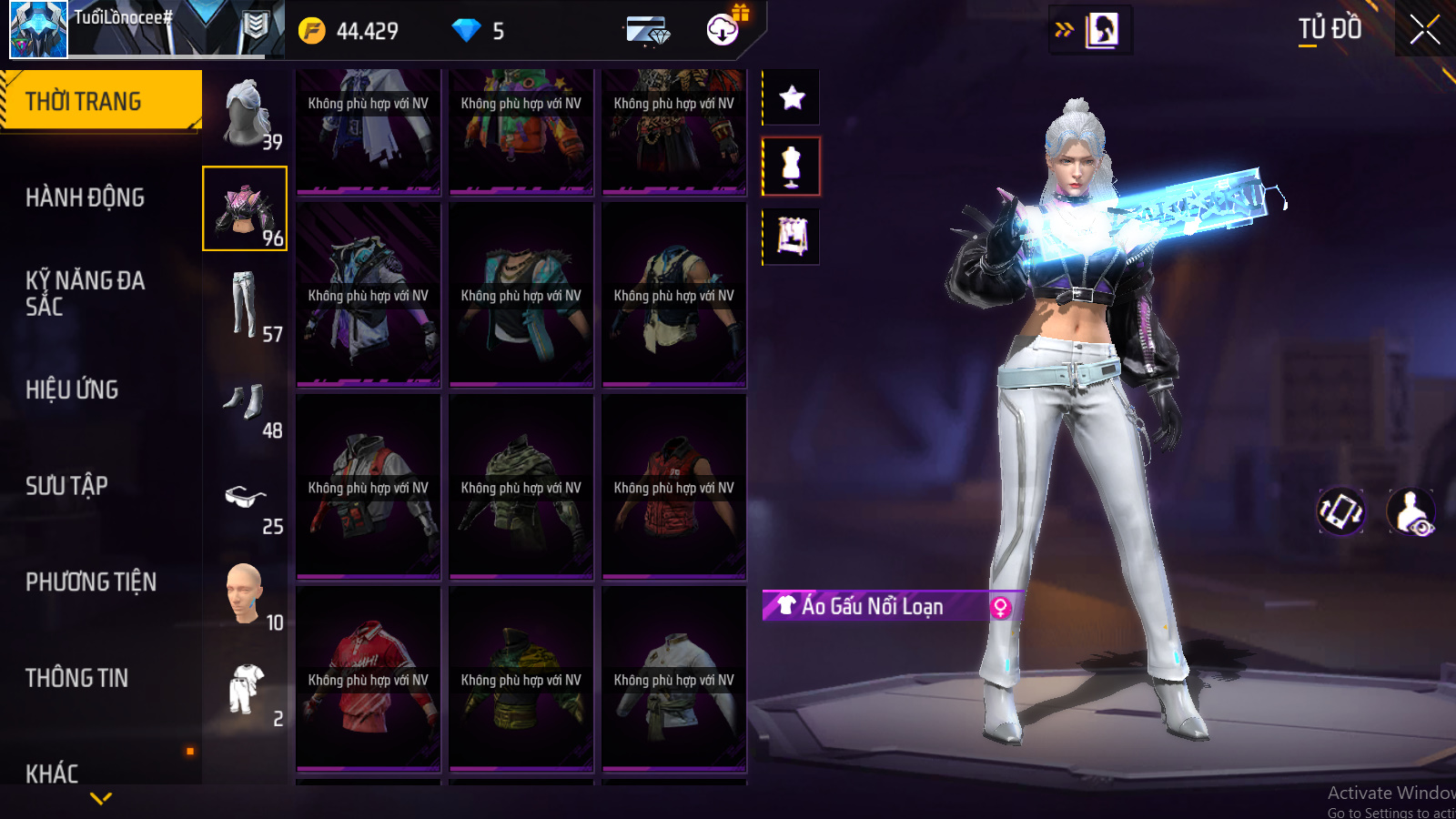Select the top/jacket category showing 96
The height and width of the screenshot is (819, 1456).
(245, 208)
